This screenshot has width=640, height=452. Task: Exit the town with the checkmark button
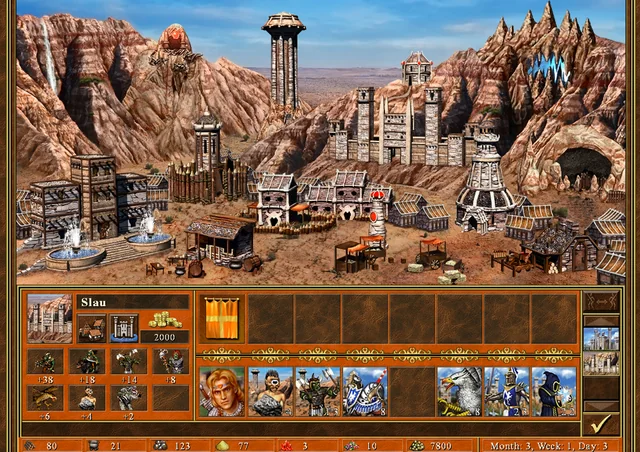coord(601,424)
